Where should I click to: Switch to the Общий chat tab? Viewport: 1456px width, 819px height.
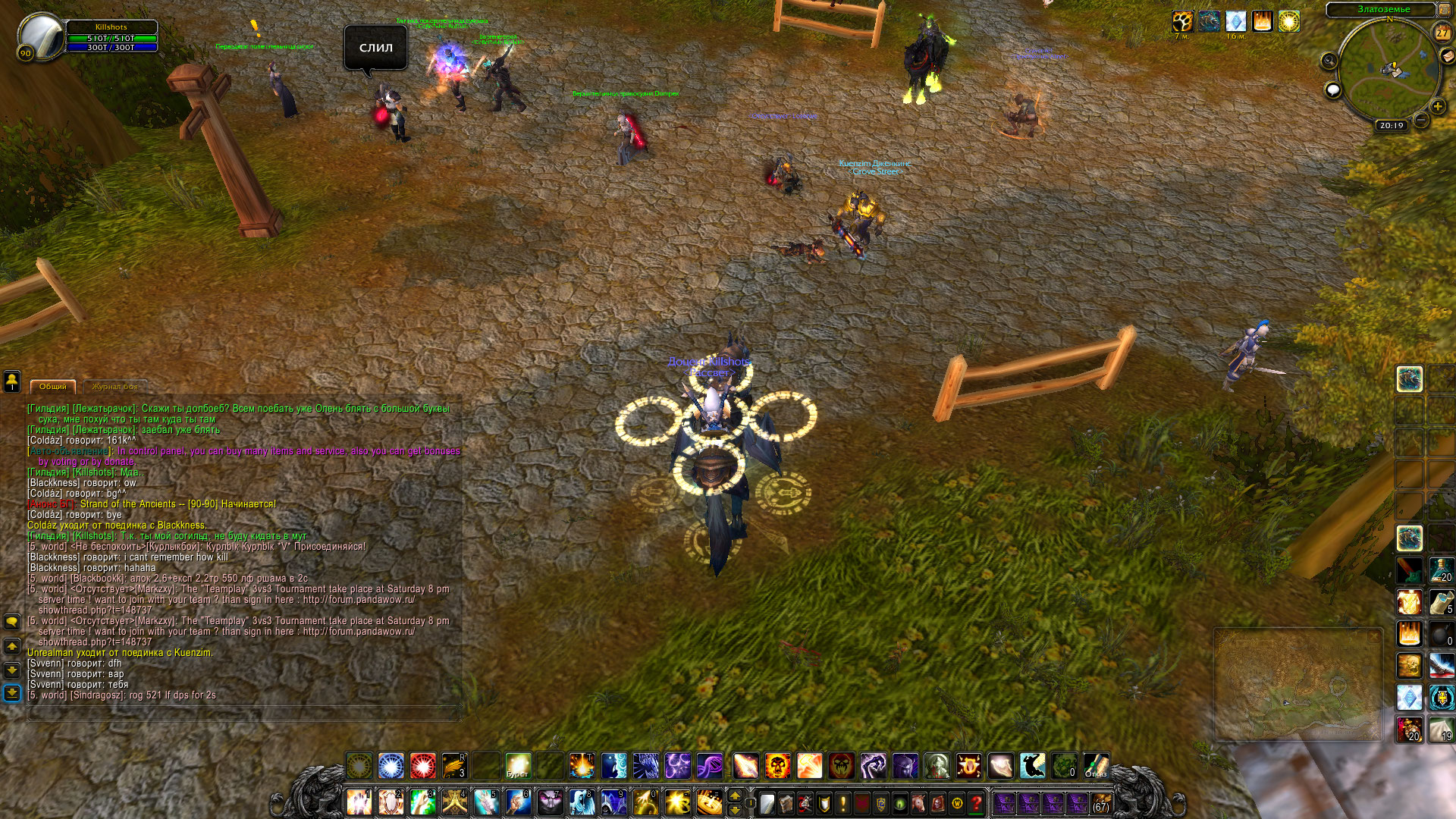click(x=53, y=387)
